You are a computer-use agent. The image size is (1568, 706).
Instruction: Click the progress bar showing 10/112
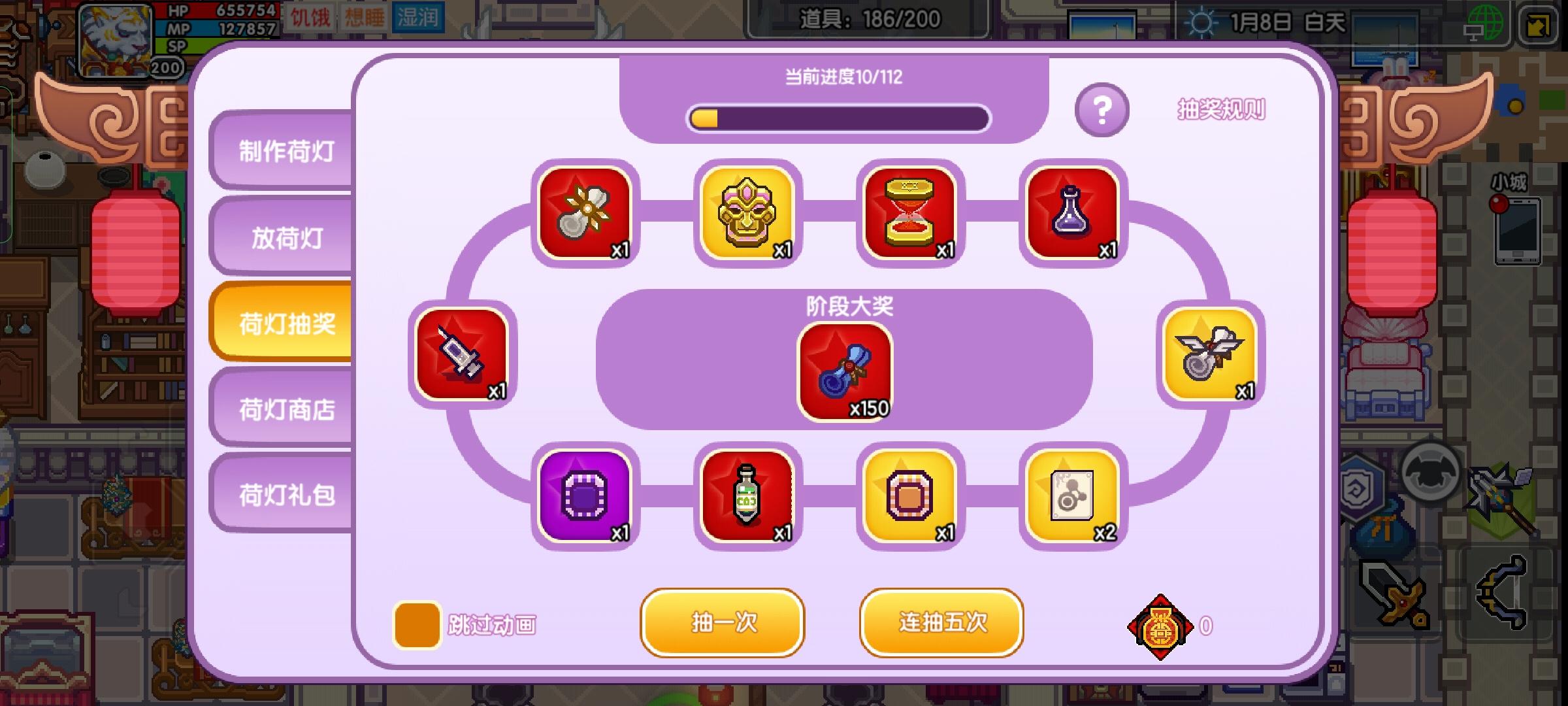(x=838, y=118)
